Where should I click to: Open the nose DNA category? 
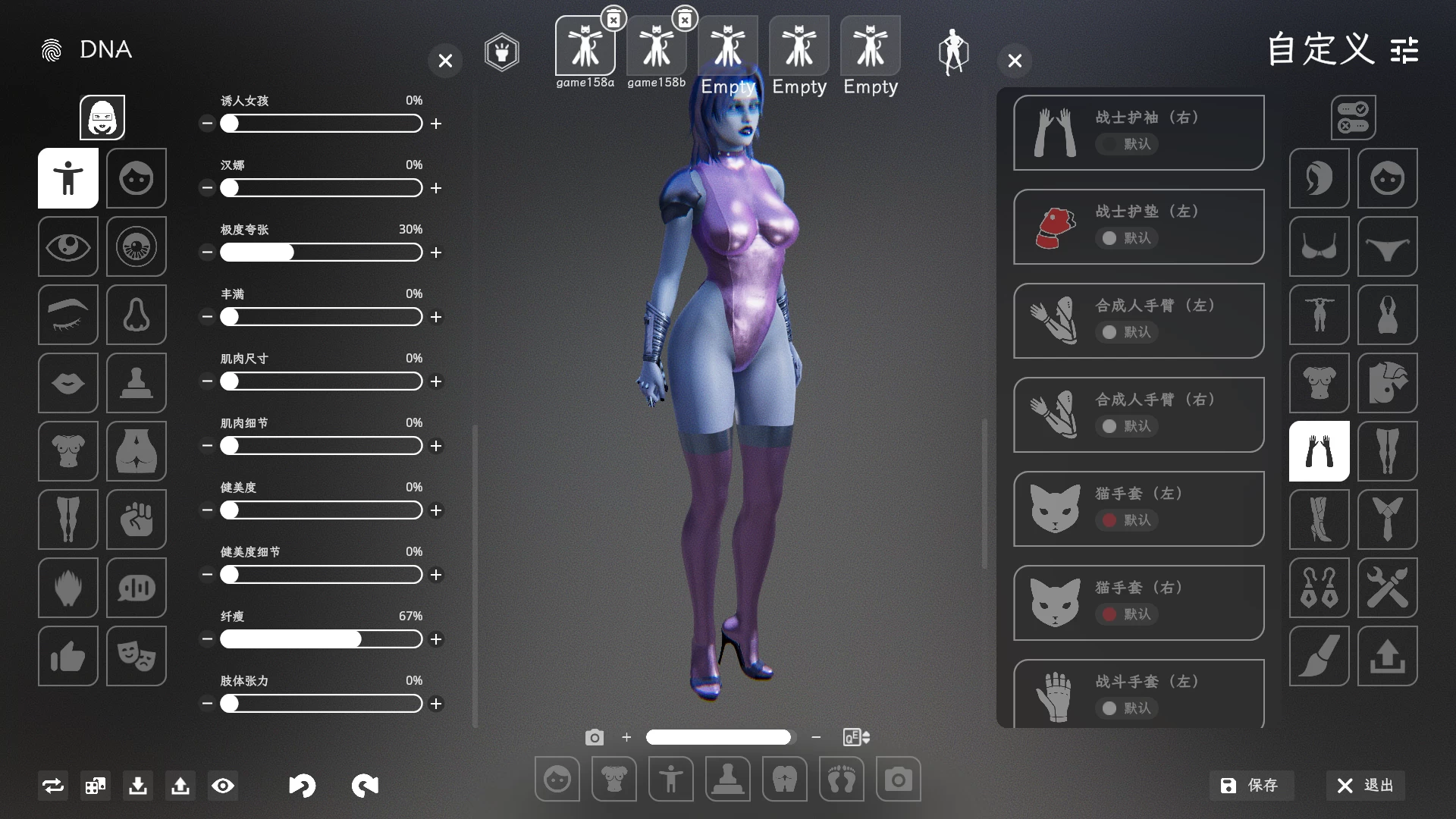pyautogui.click(x=136, y=315)
